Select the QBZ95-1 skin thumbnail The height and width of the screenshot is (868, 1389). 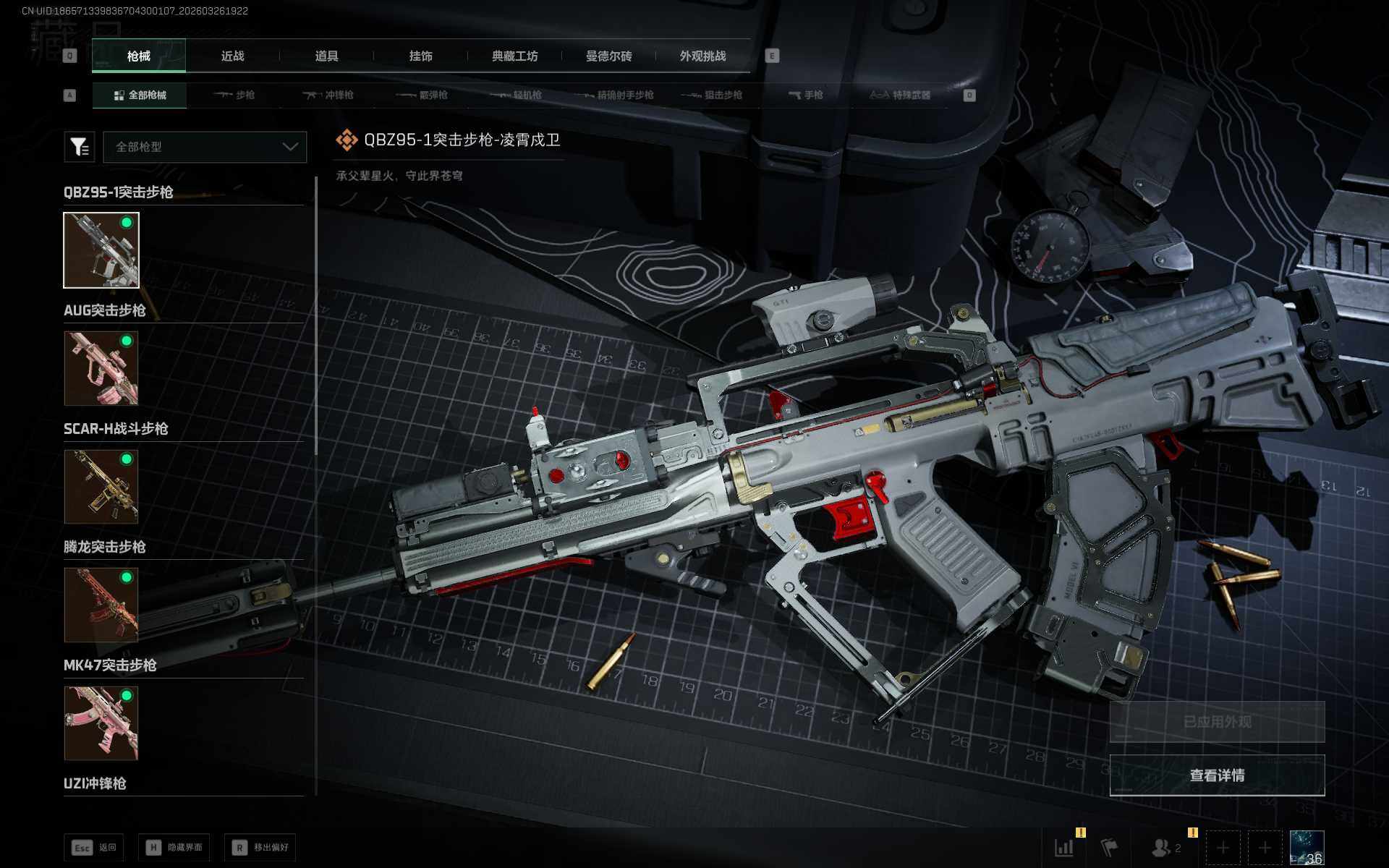(x=101, y=250)
